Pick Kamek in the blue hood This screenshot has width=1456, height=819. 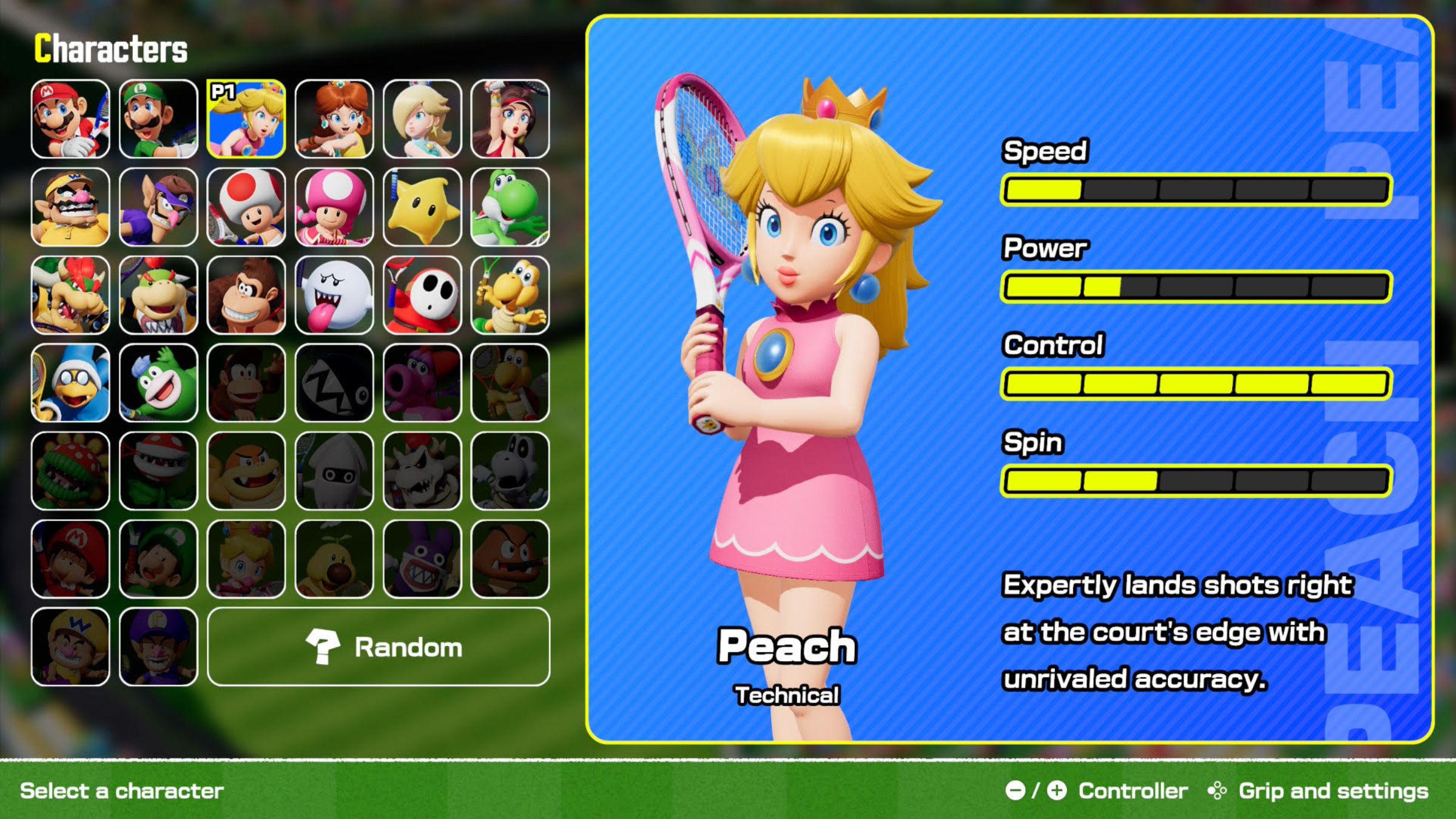pos(70,383)
